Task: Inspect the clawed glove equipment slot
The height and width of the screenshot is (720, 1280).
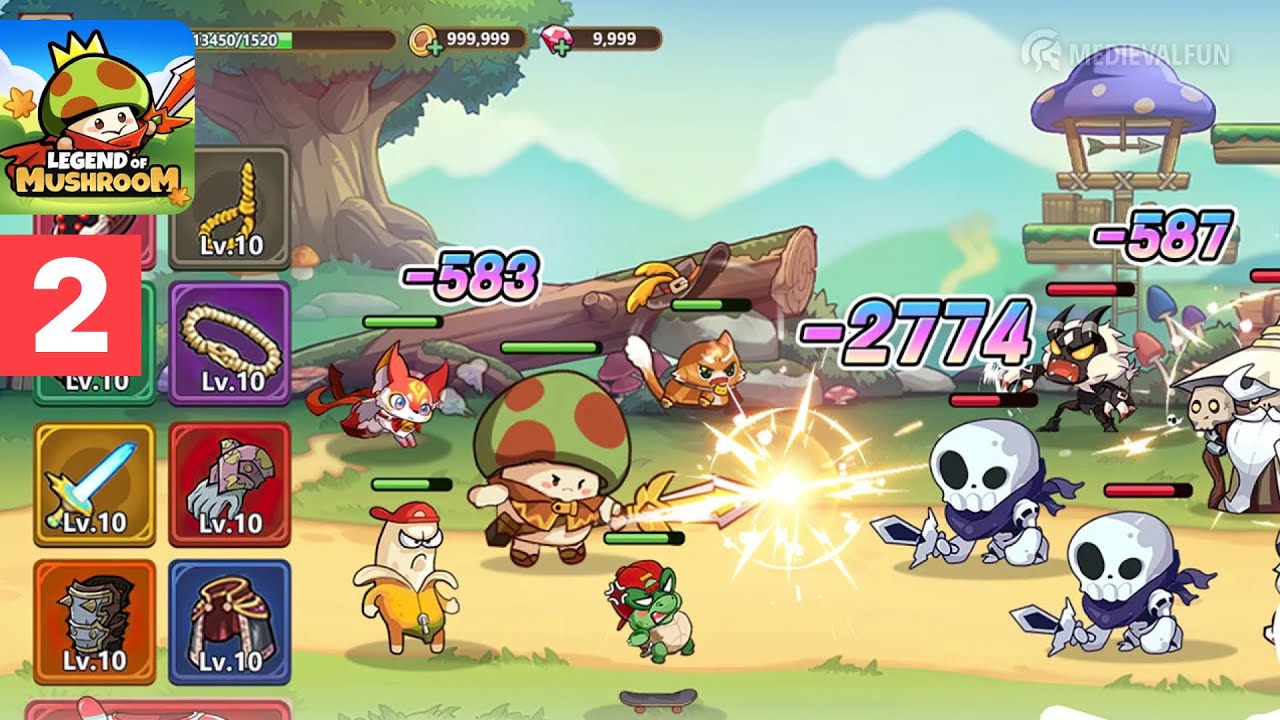Action: [230, 484]
